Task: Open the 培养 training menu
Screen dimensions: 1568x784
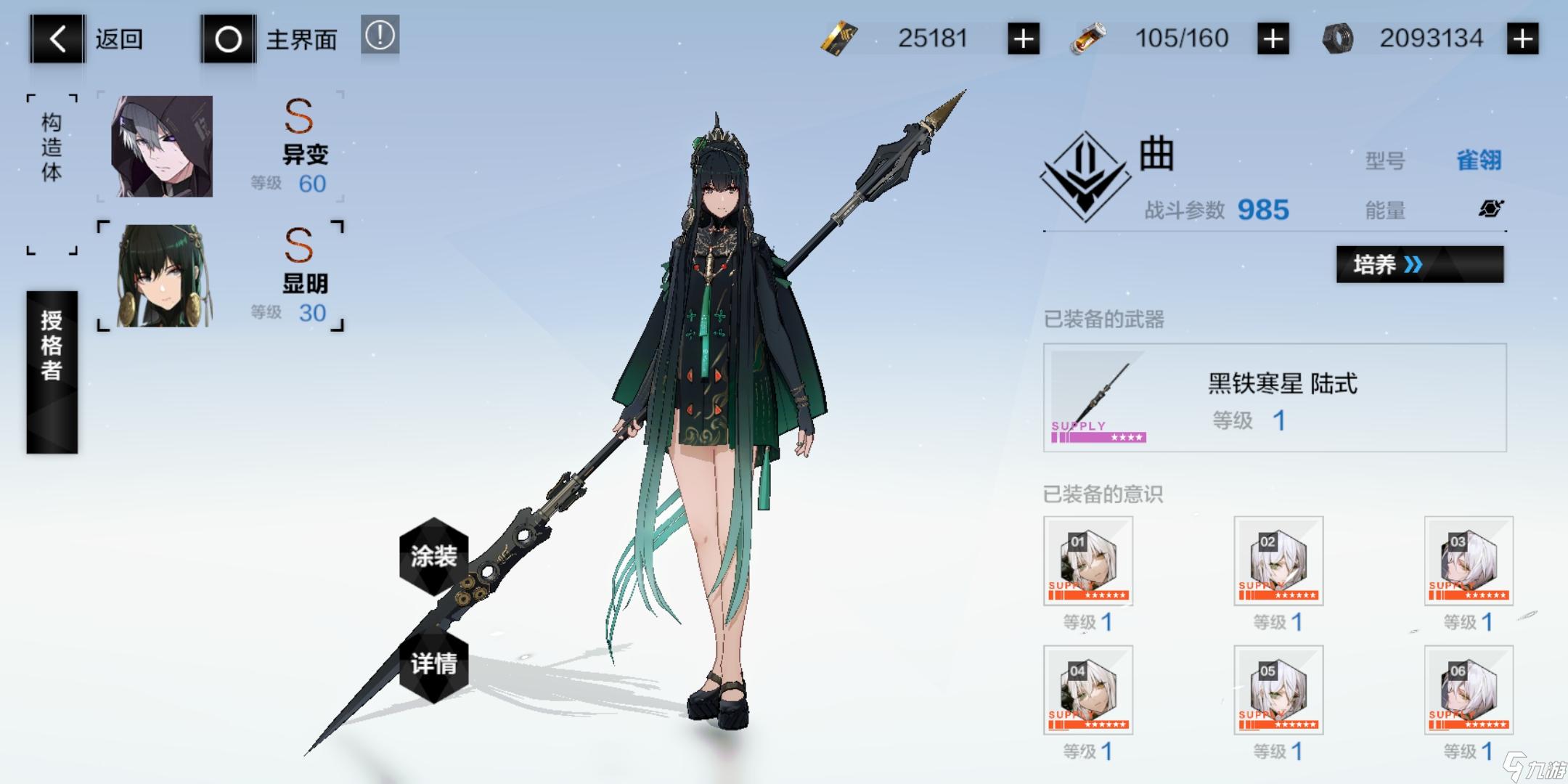Action: pyautogui.click(x=1419, y=264)
